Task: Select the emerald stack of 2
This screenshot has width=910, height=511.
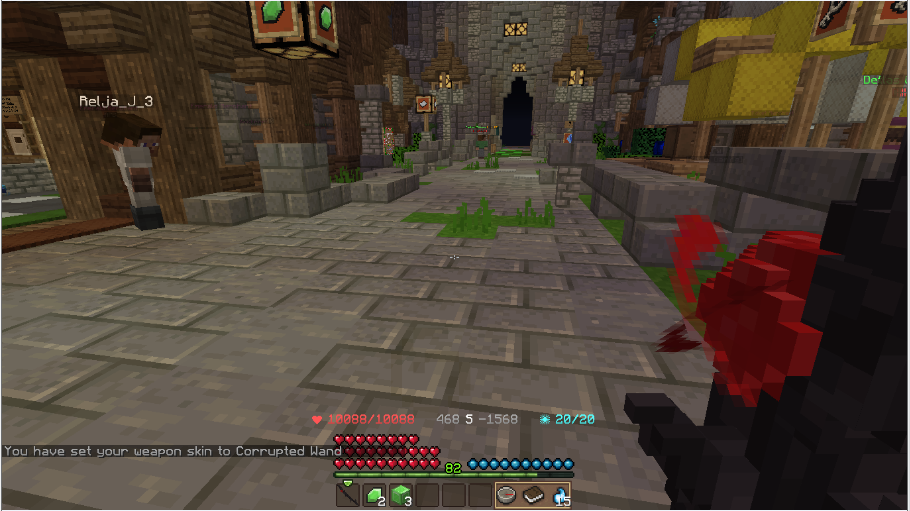Action: [374, 495]
